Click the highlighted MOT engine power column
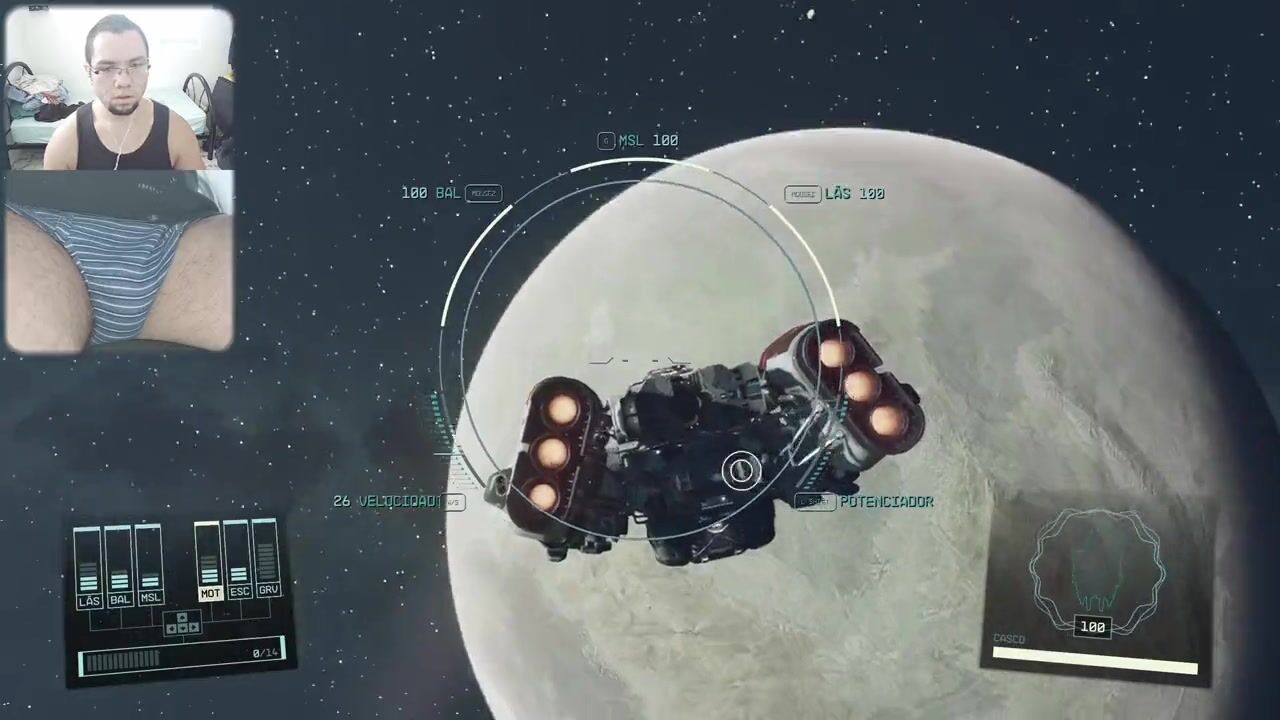 pos(209,562)
